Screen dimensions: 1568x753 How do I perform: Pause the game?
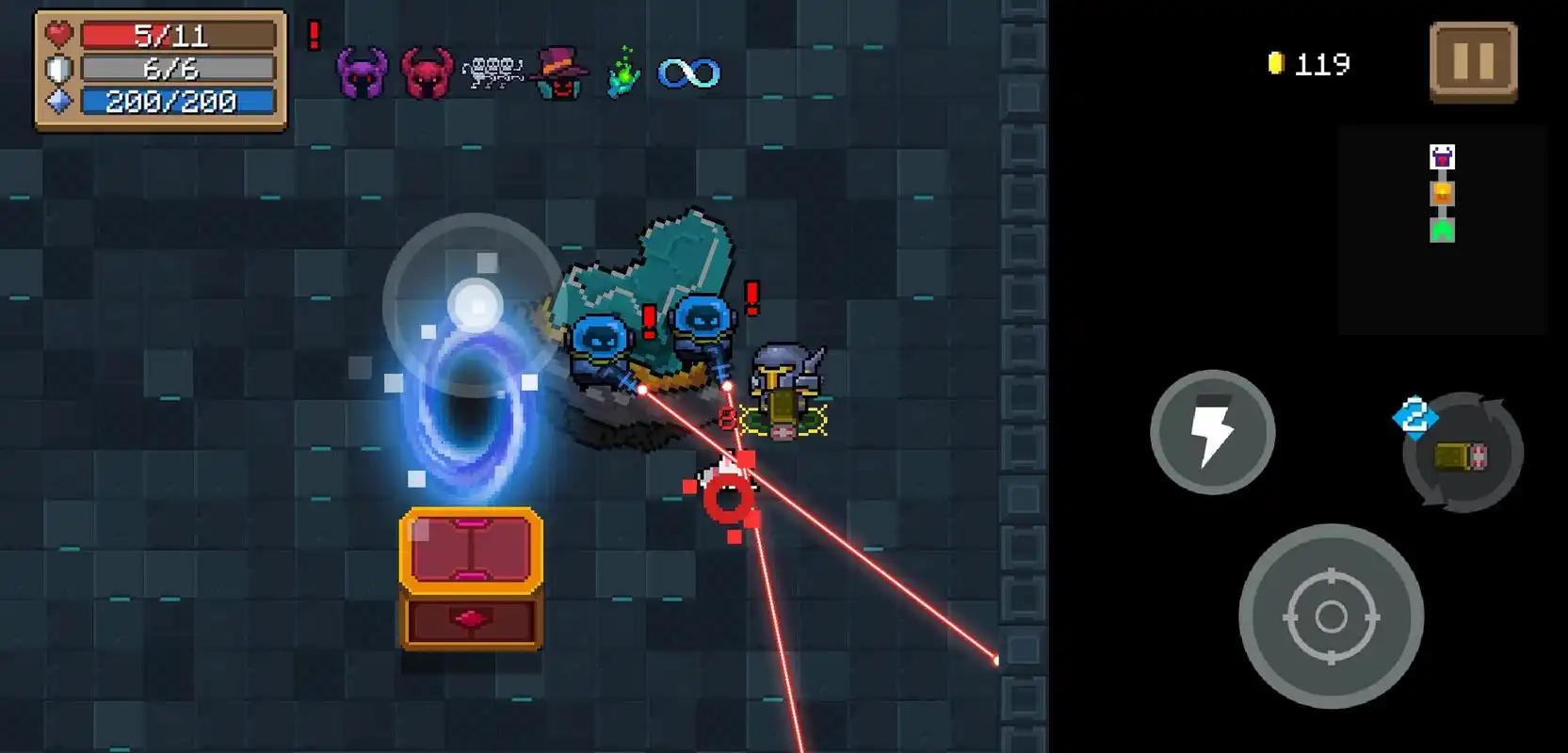point(1473,62)
